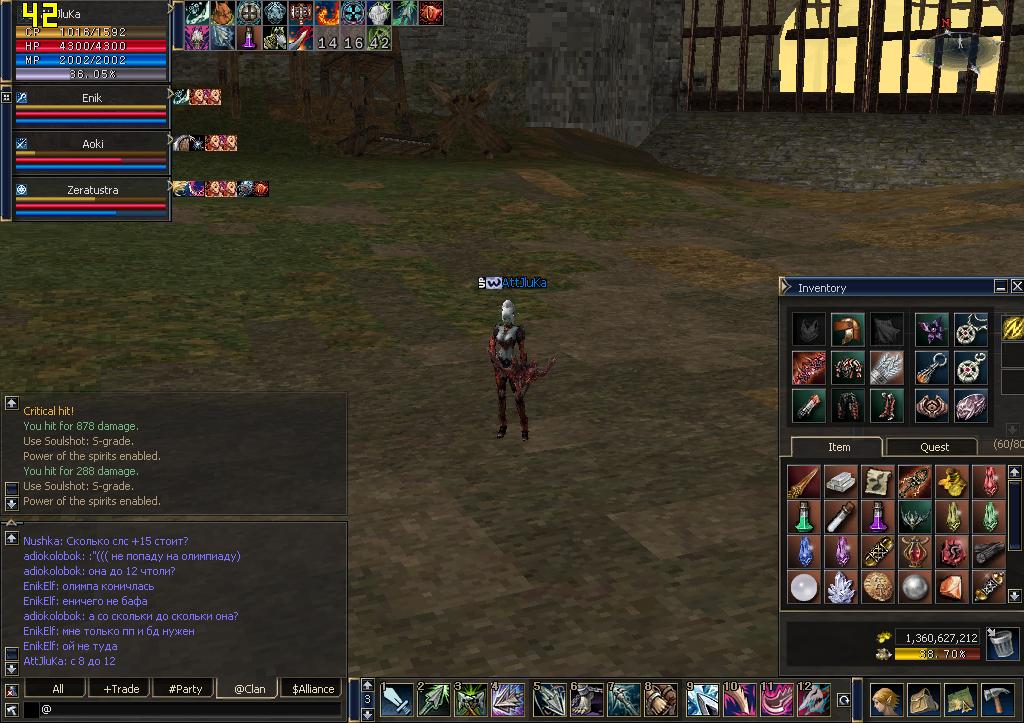Select party member Zeratustra

click(92, 189)
